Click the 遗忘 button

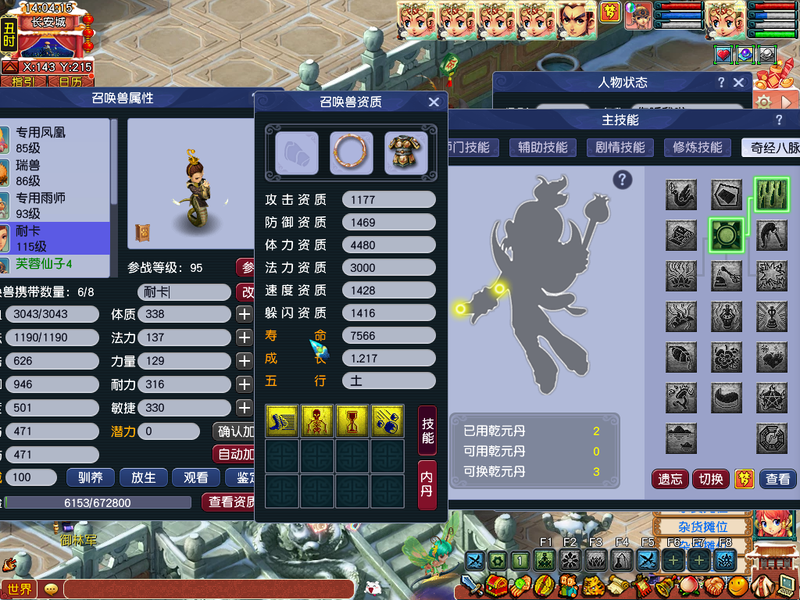coord(670,479)
